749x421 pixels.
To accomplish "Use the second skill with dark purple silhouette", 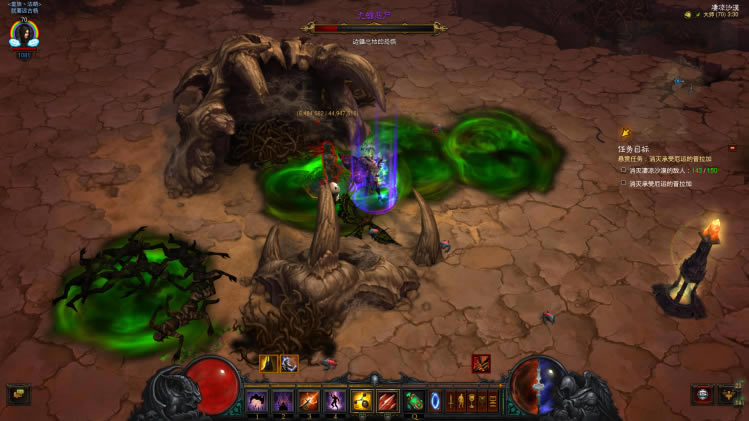I will pyautogui.click(x=283, y=401).
